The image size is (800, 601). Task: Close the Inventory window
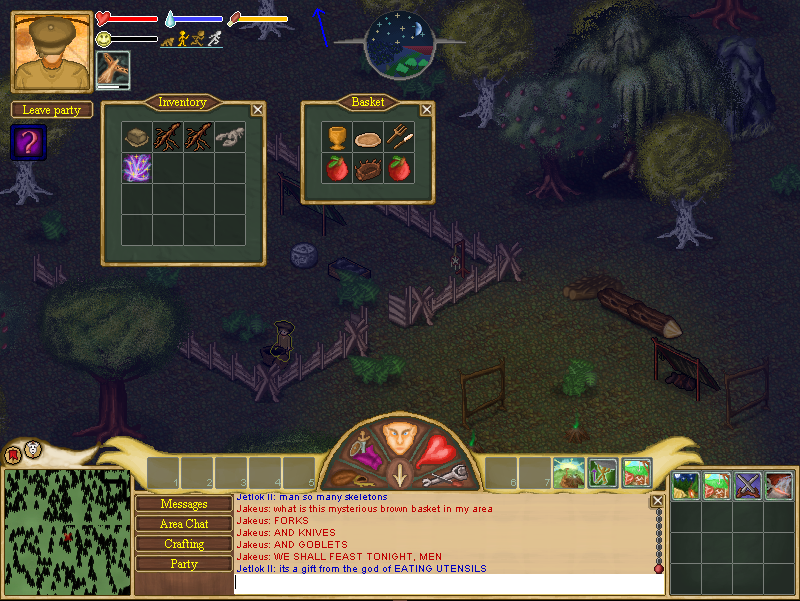click(257, 110)
